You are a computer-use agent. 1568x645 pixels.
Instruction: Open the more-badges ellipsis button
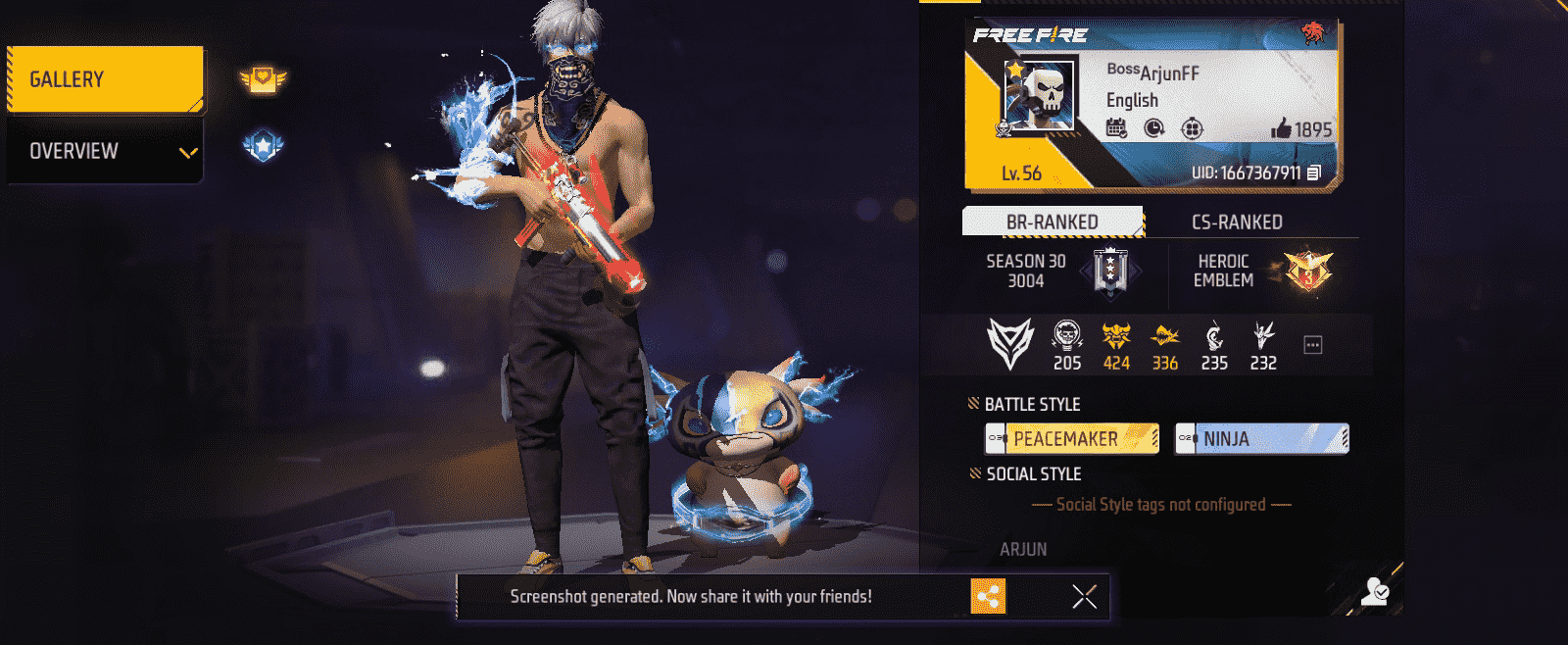1313,345
